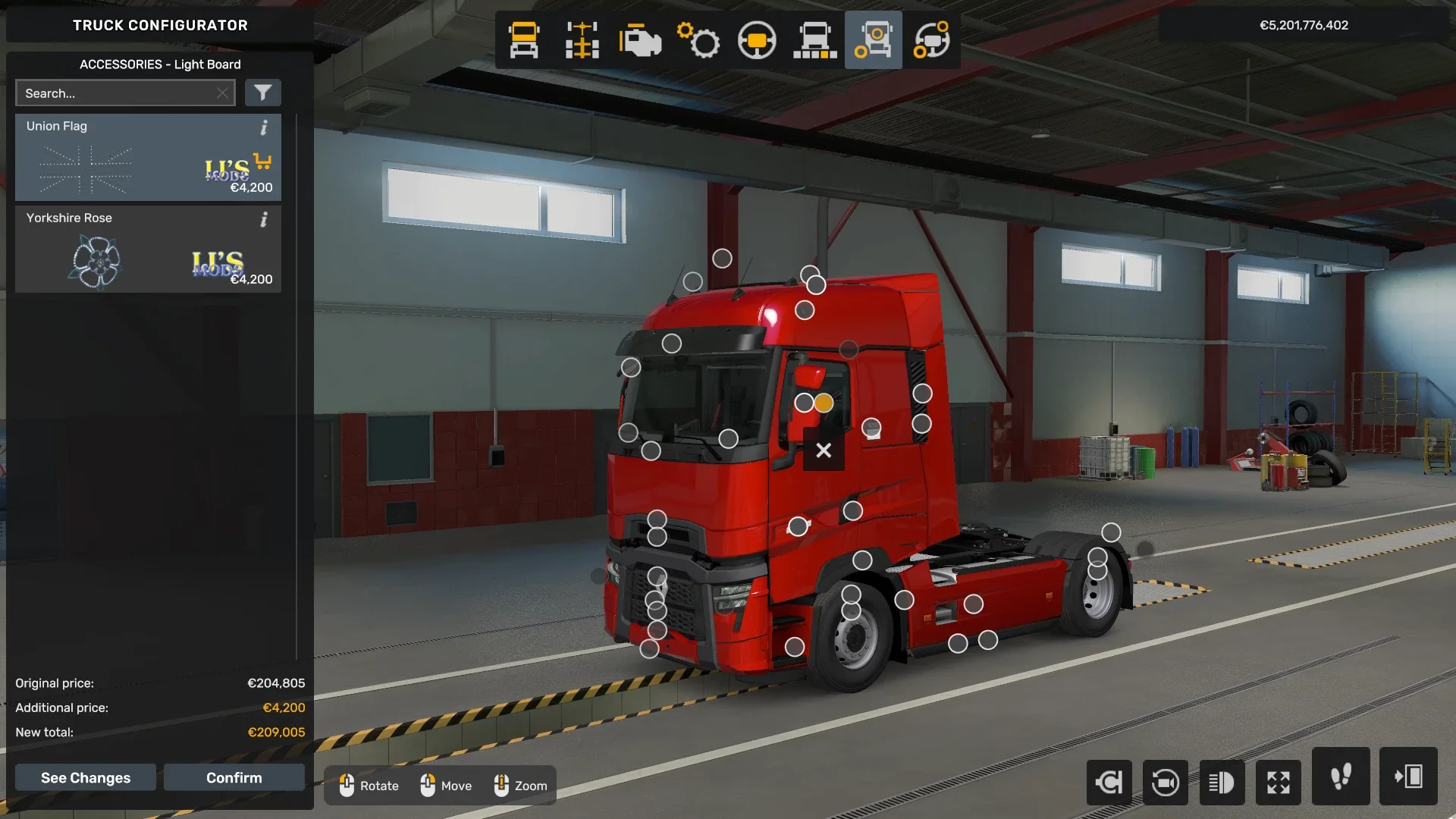Screen dimensions: 1456x819
Task: Confirm the accessory purchase
Action: pyautogui.click(x=234, y=777)
